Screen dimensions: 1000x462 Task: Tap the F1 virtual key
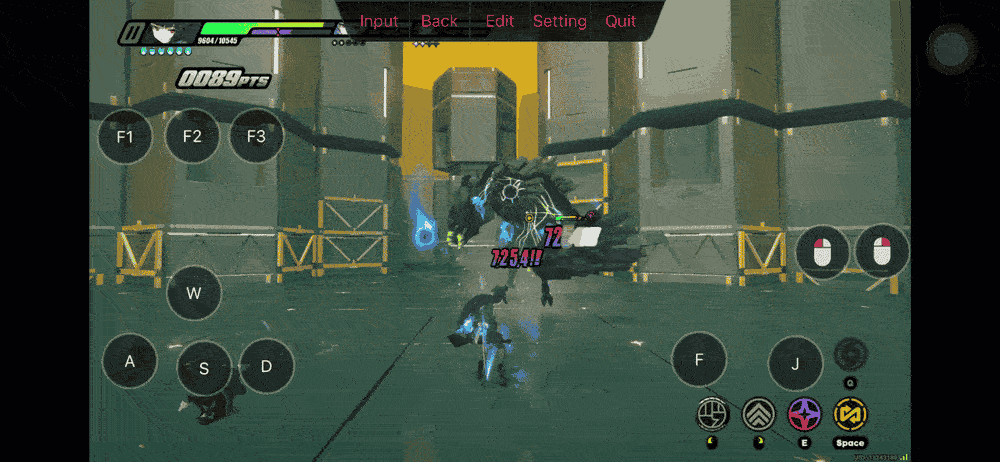click(x=125, y=136)
